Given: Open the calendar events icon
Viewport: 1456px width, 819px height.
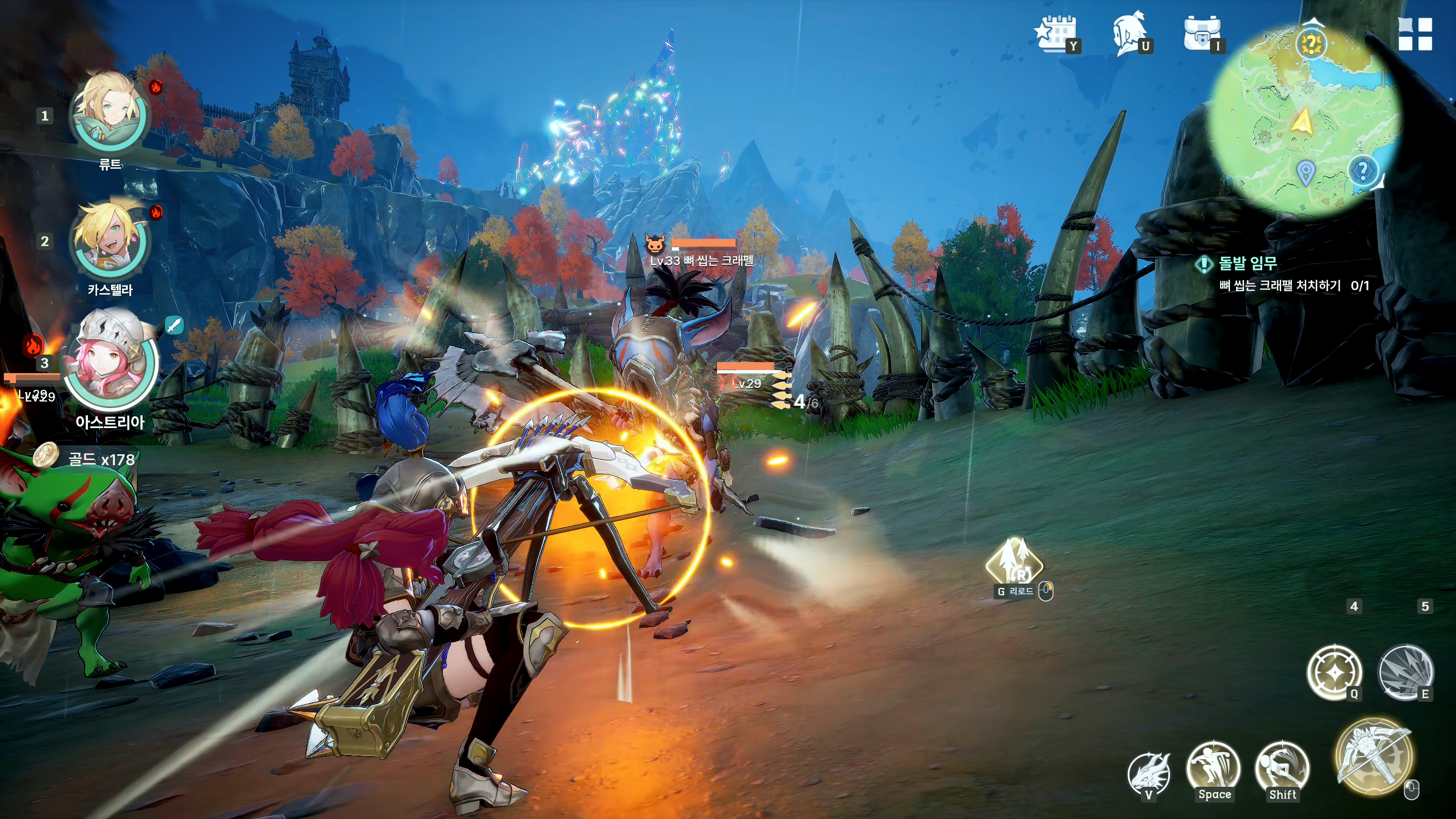Looking at the screenshot, I should [x=1056, y=33].
